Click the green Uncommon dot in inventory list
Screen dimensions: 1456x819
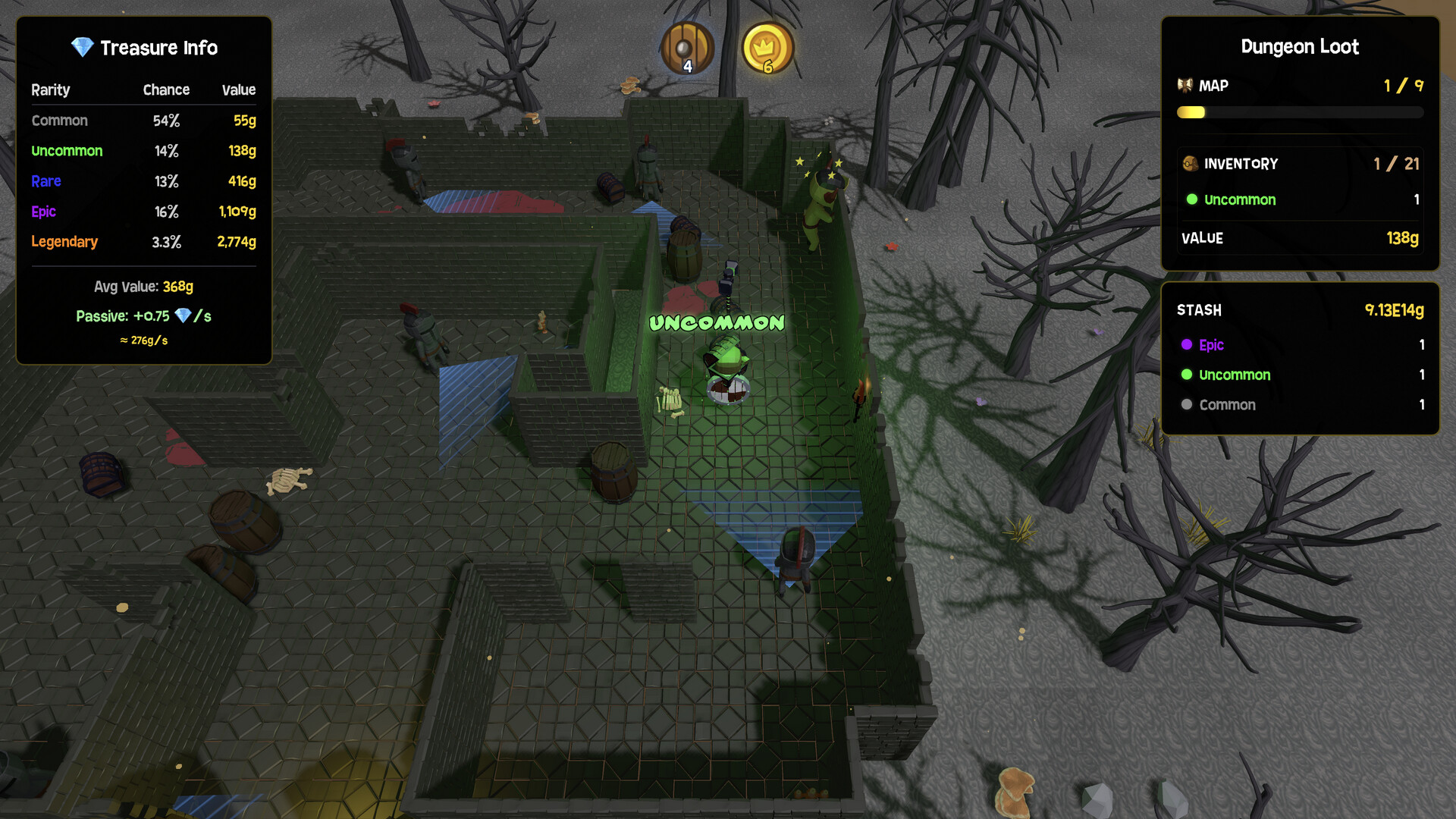tap(1193, 200)
